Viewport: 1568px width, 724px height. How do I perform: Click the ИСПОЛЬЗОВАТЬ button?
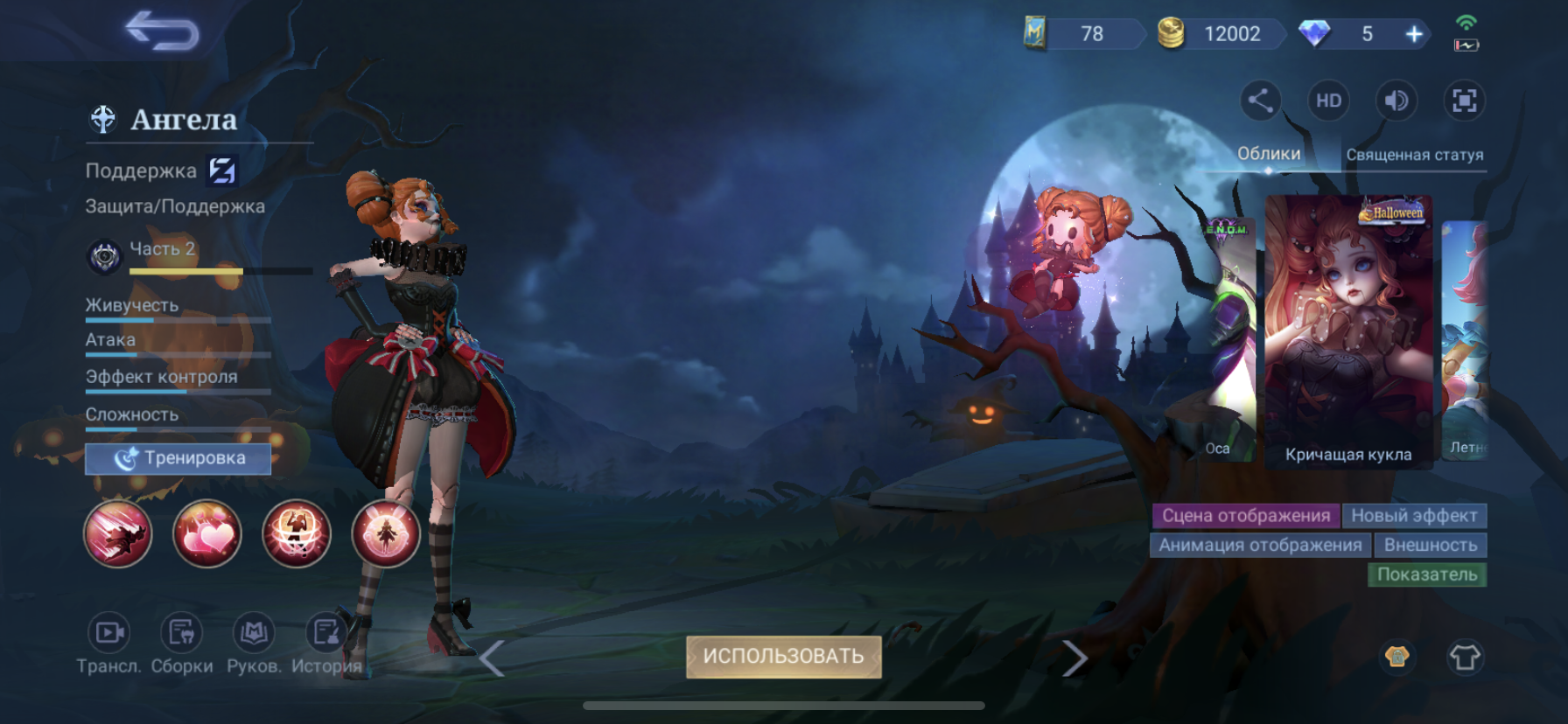pos(783,657)
